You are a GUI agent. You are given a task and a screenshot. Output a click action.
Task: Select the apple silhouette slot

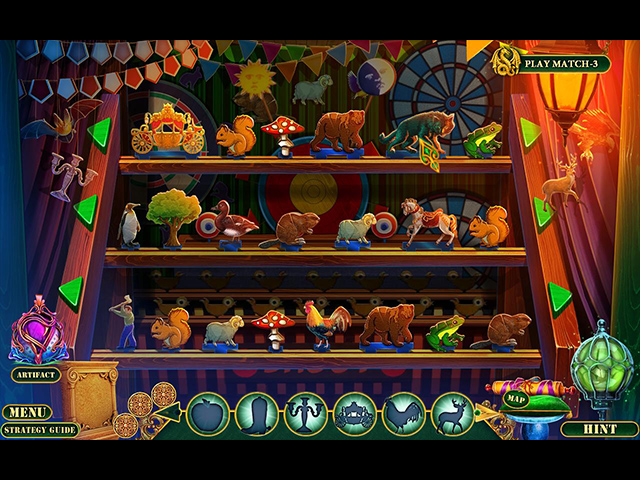point(208,413)
